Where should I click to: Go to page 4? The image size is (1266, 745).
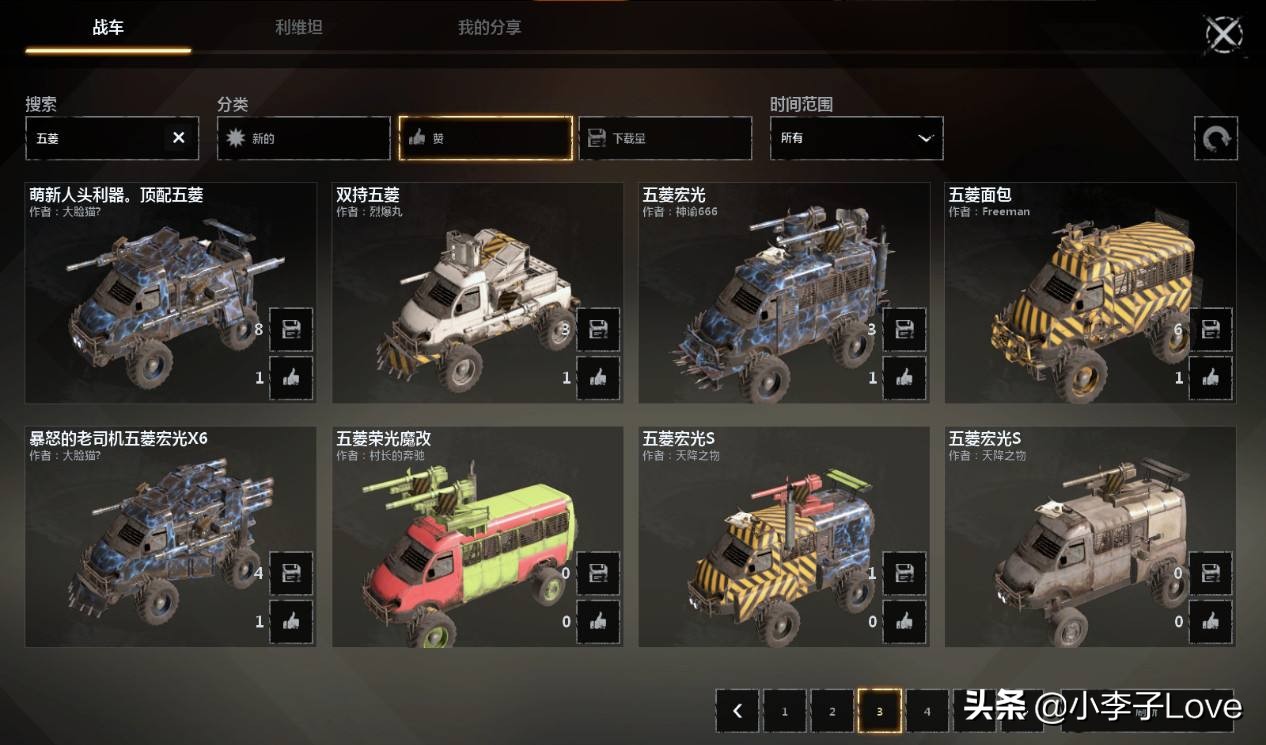click(x=927, y=711)
